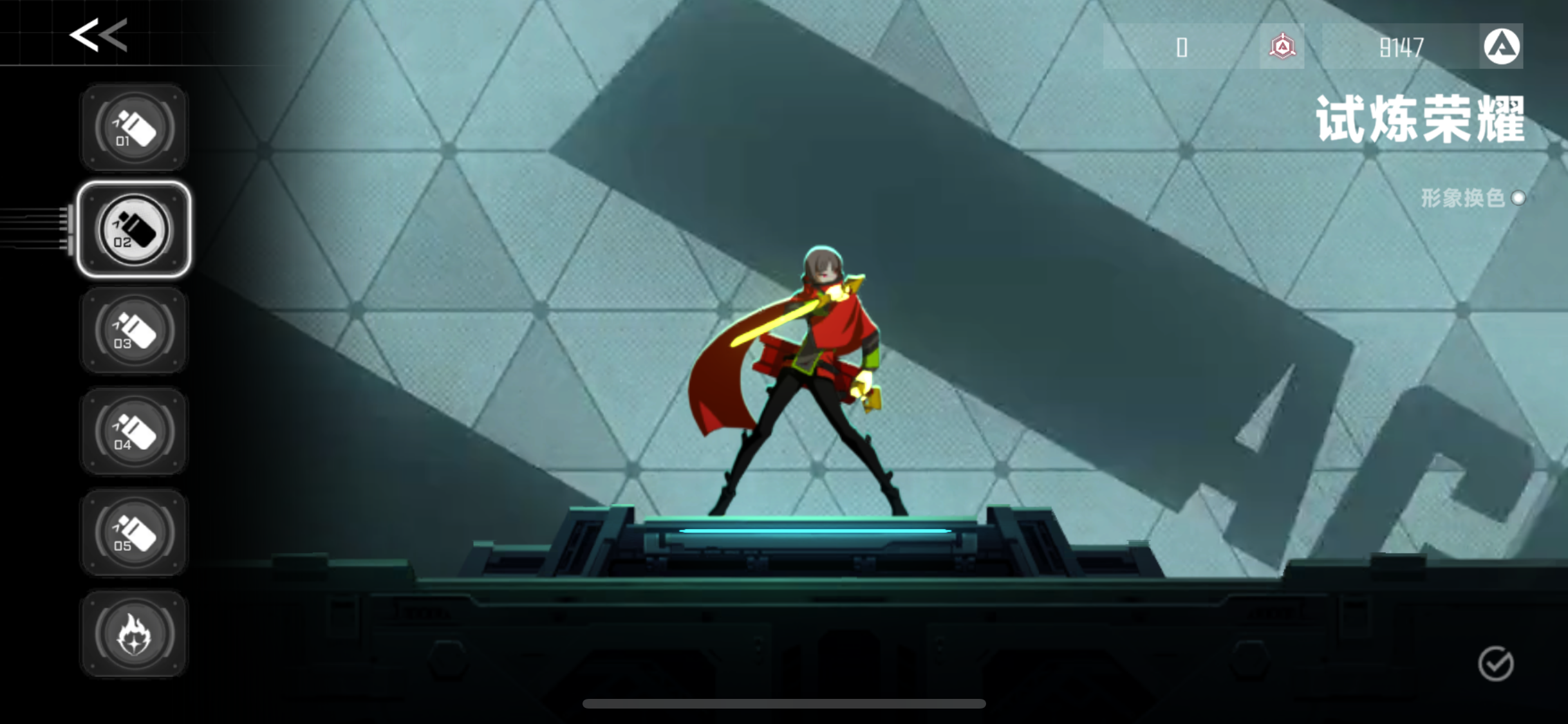Select color scheme slot 03

pyautogui.click(x=133, y=330)
